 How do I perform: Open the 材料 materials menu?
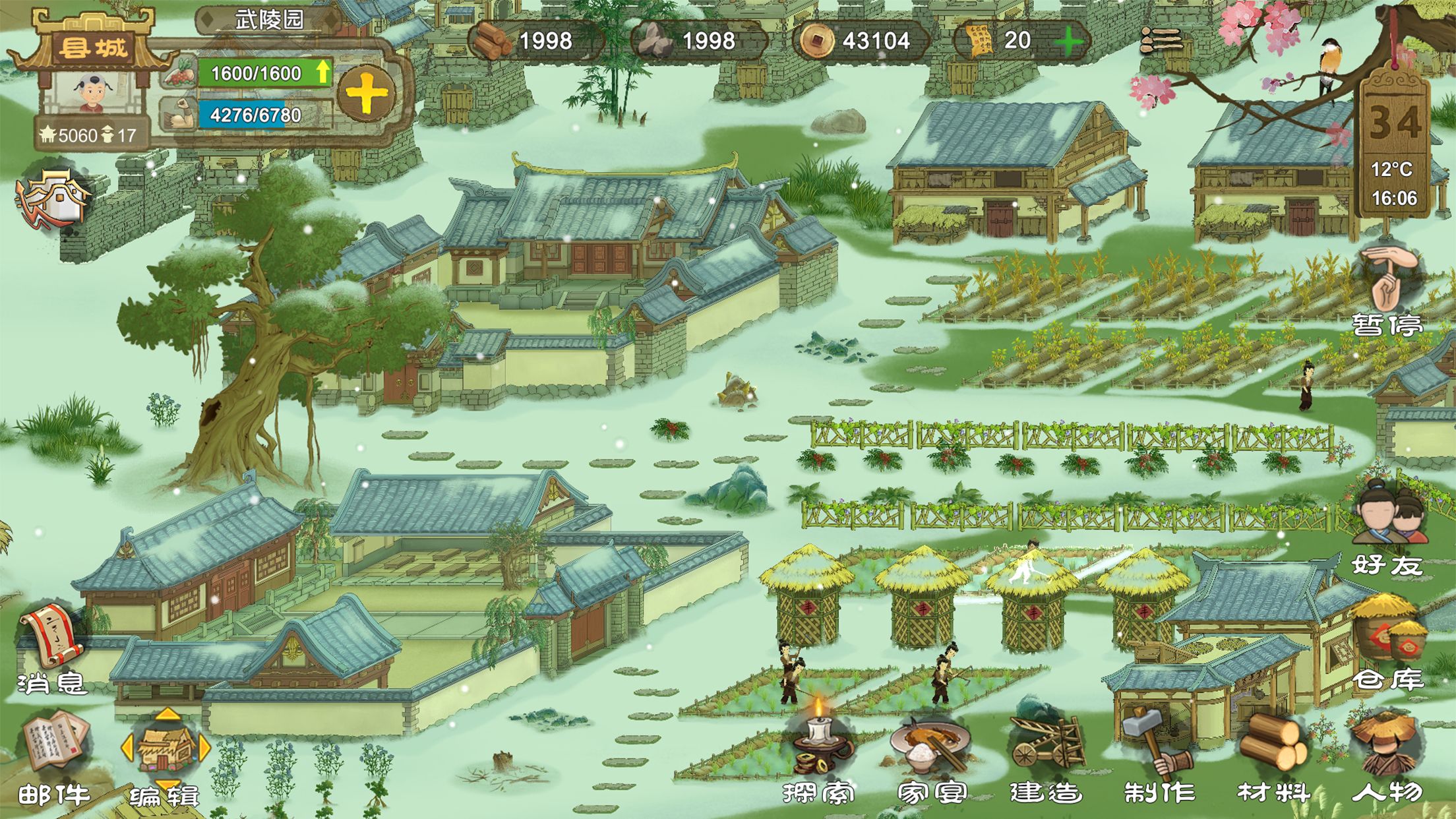point(1273,758)
